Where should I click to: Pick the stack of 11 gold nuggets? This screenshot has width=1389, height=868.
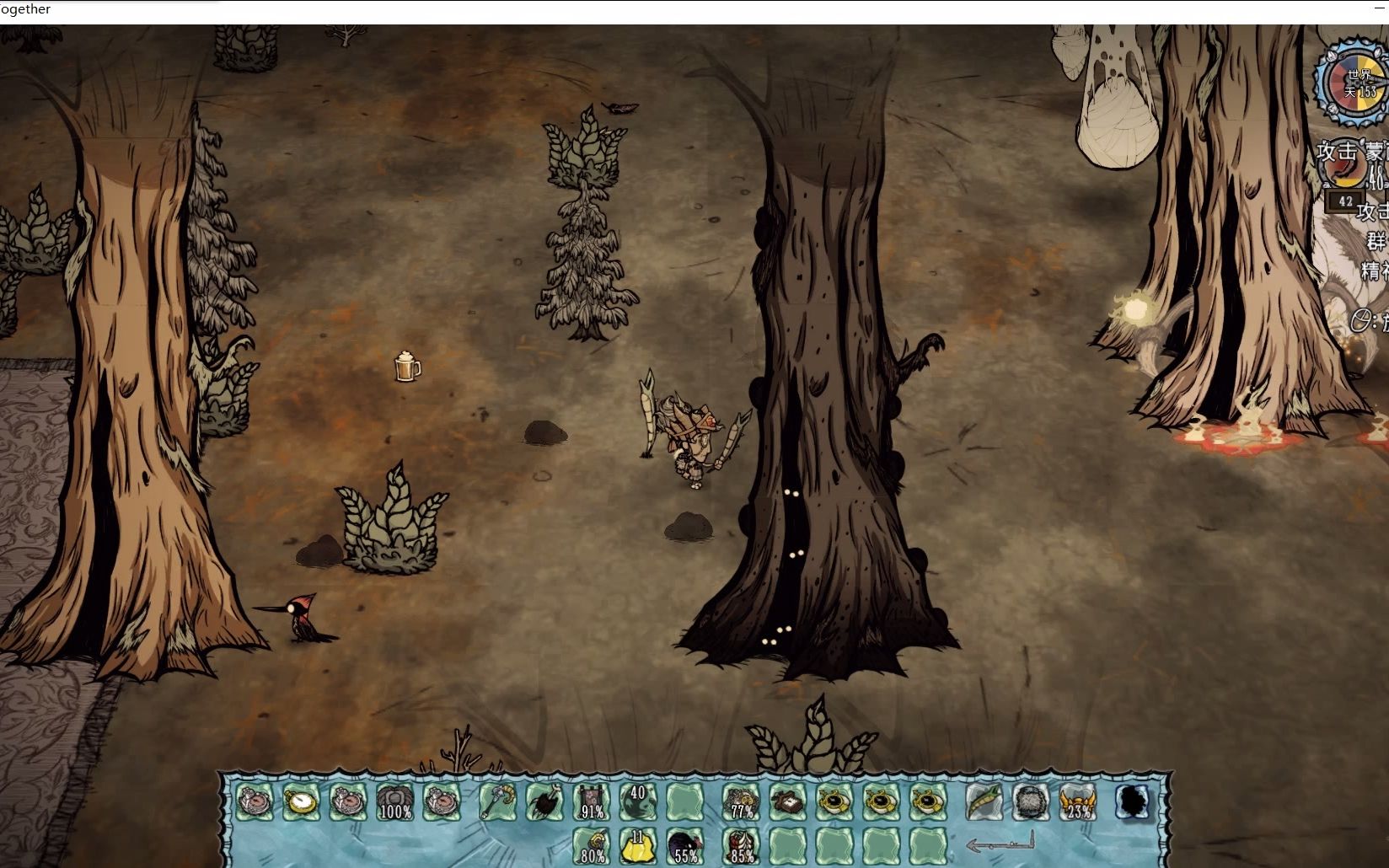638,846
